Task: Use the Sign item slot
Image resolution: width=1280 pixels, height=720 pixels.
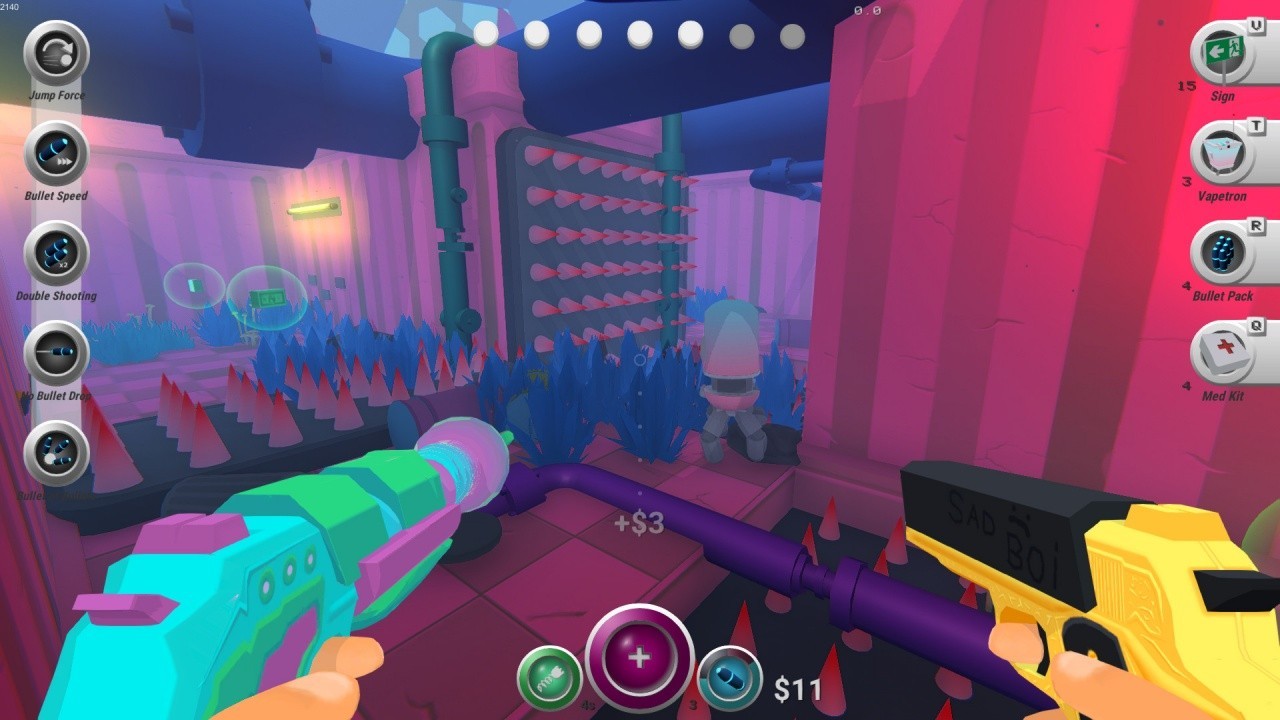Action: click(x=1222, y=53)
